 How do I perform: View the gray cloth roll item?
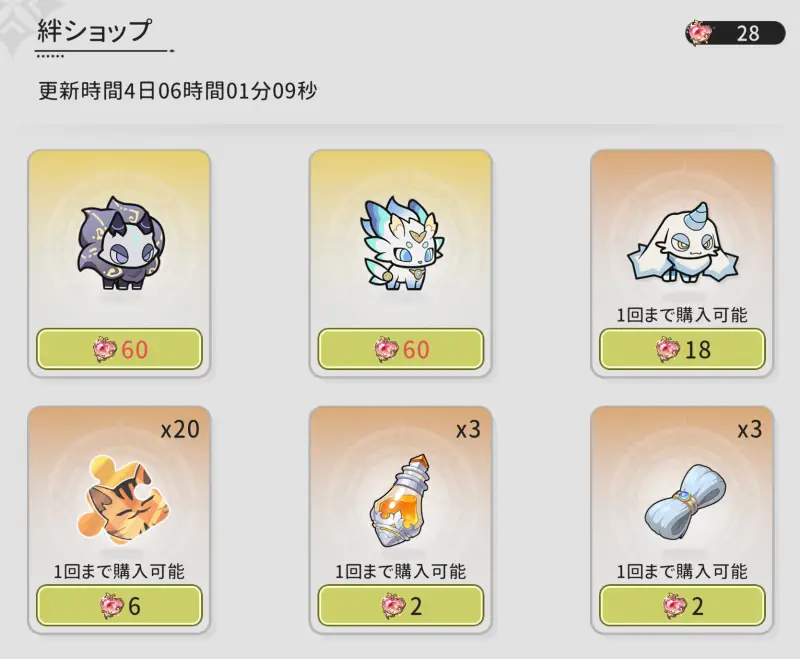pyautogui.click(x=682, y=500)
